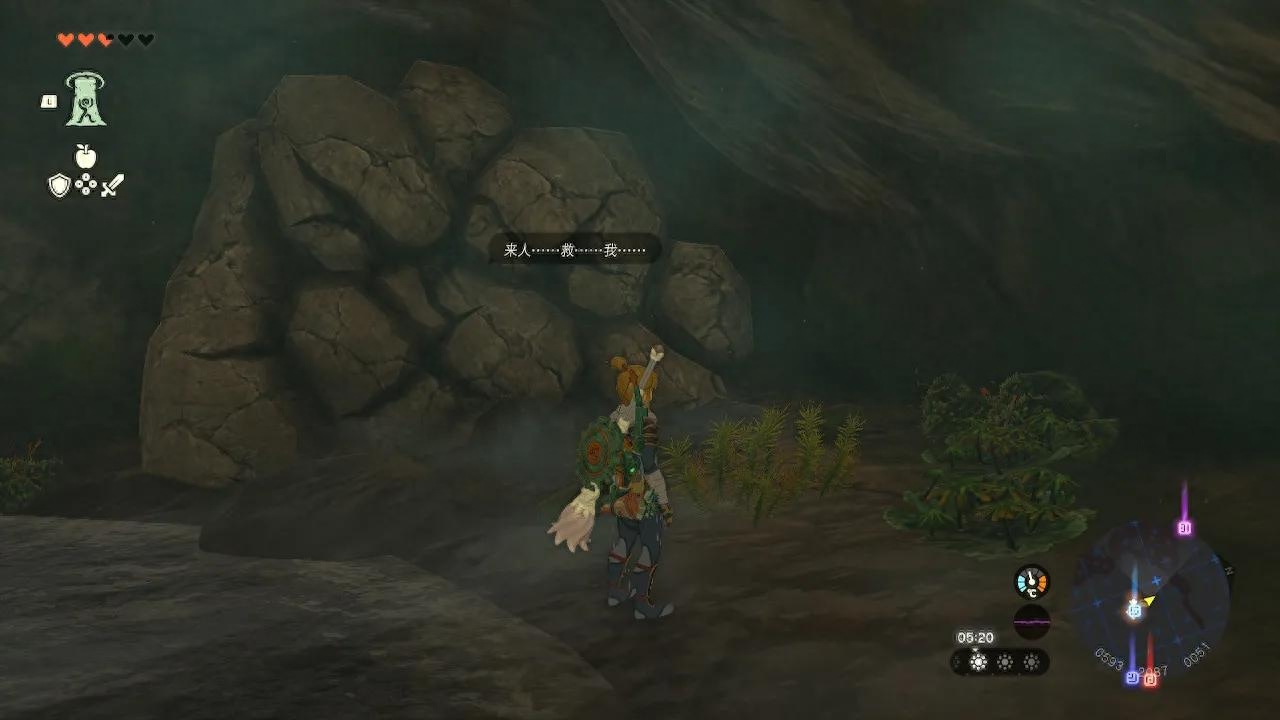
Task: Open the circular minimap
Action: pyautogui.click(x=1148, y=602)
